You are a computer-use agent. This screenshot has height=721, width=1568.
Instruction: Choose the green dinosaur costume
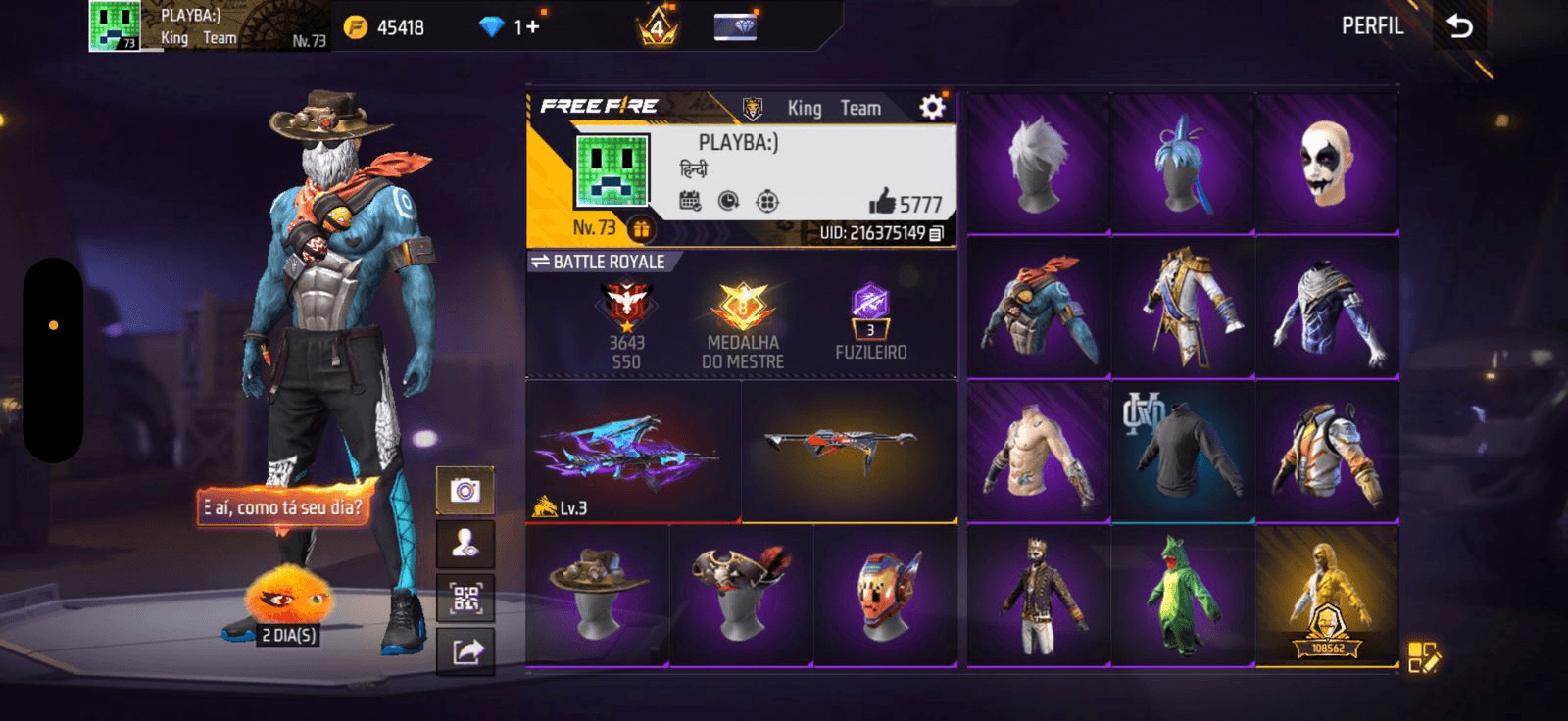point(1182,597)
